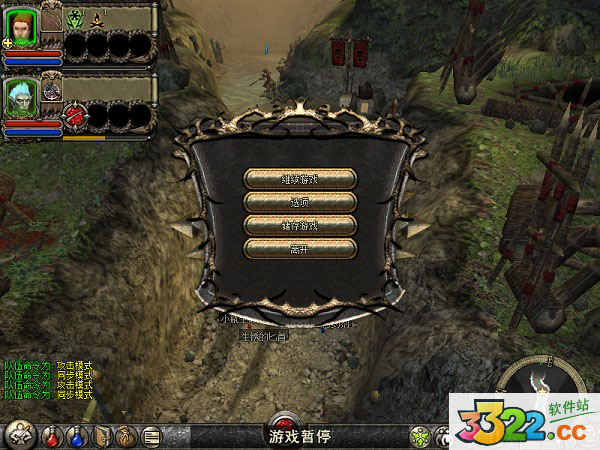Viewport: 600px width, 450px height.
Task: Choose 储存游戏 to save the game
Action: (x=300, y=225)
